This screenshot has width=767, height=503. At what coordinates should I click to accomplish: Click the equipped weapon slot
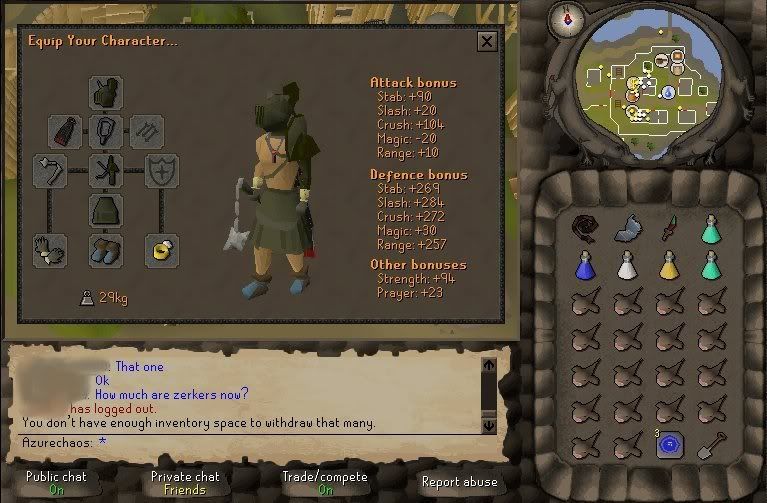pyautogui.click(x=50, y=171)
